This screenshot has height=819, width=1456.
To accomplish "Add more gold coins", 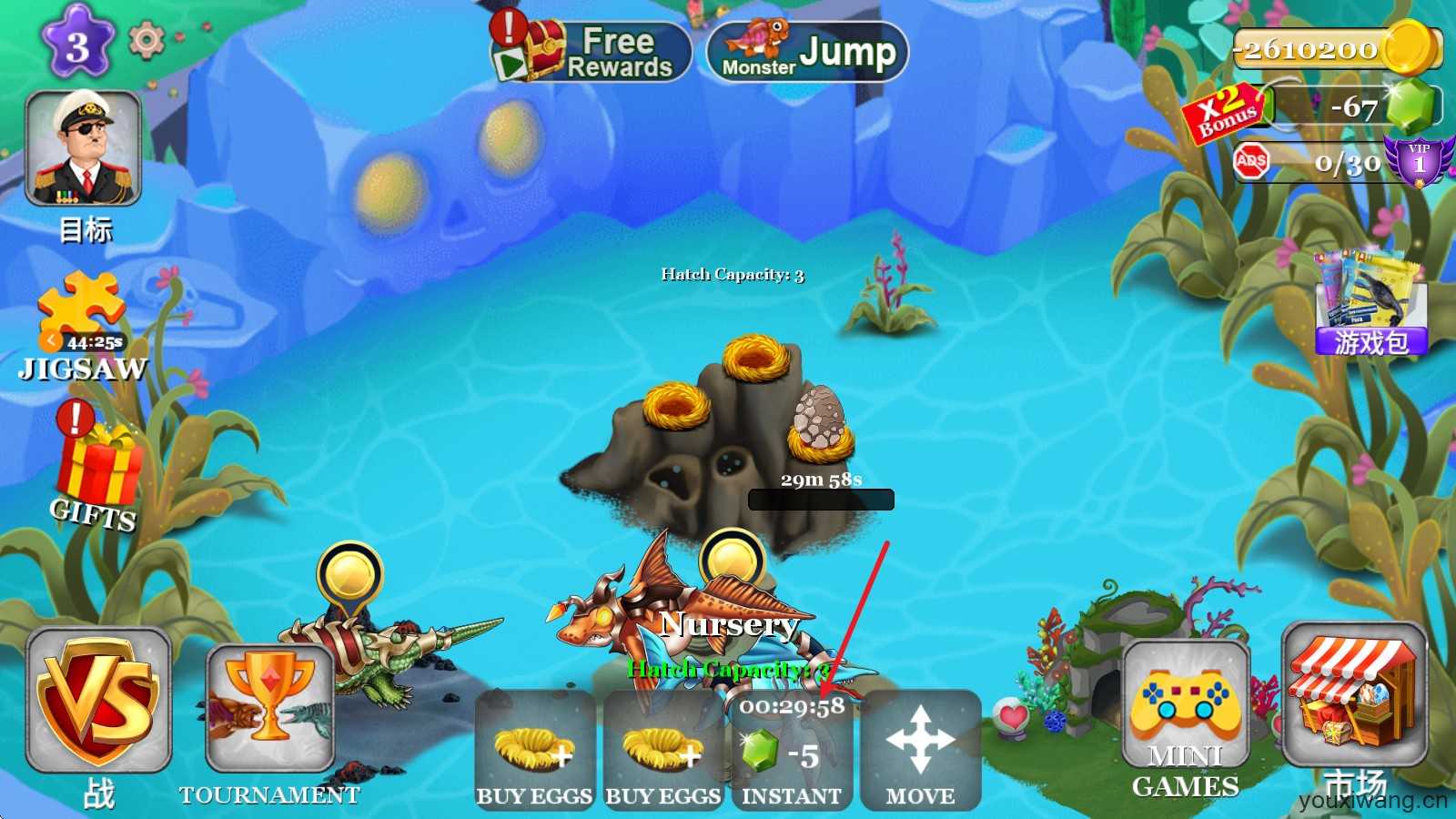I will 1412,46.
